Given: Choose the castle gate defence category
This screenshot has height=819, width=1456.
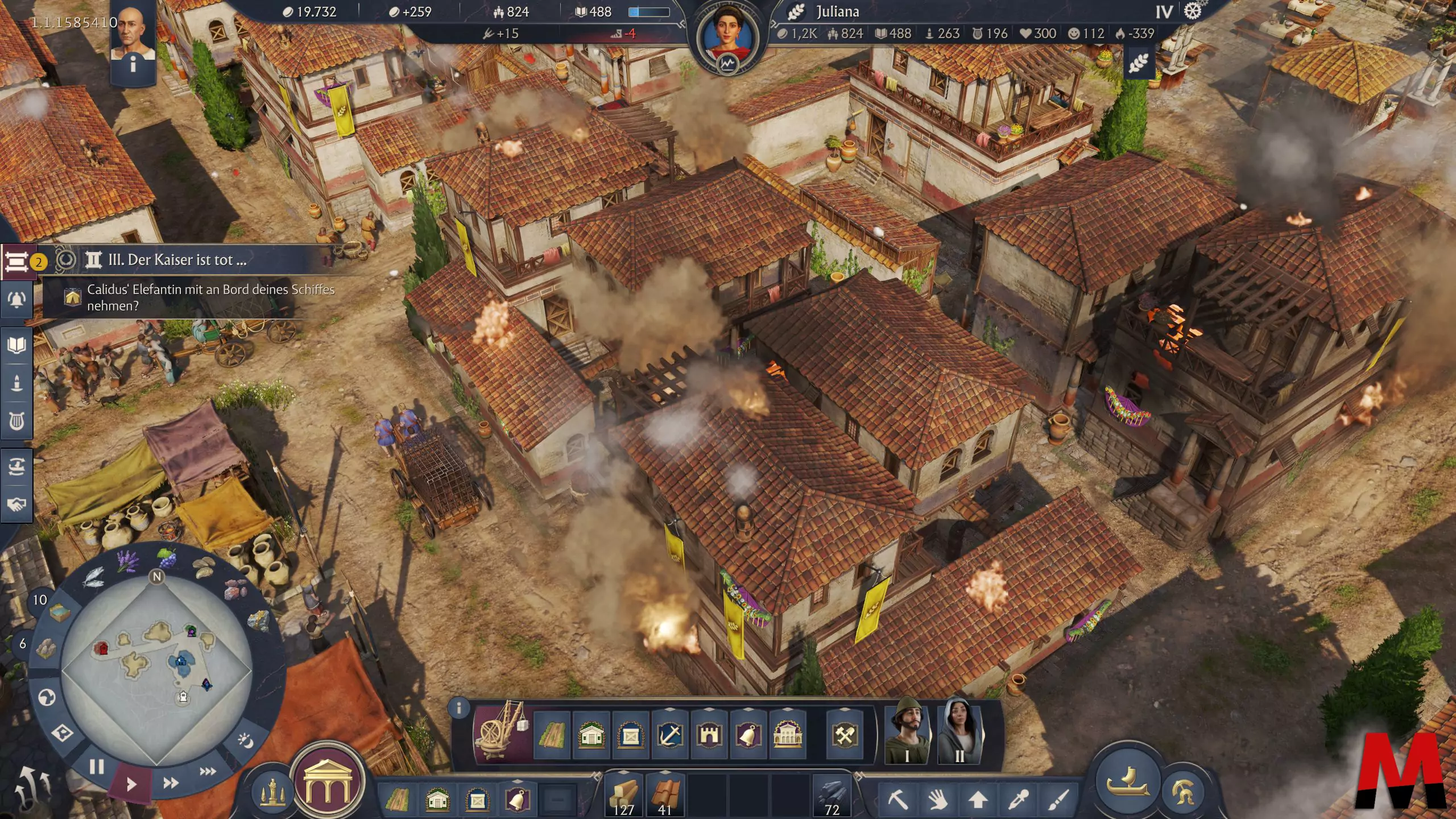Looking at the screenshot, I should pyautogui.click(x=709, y=736).
